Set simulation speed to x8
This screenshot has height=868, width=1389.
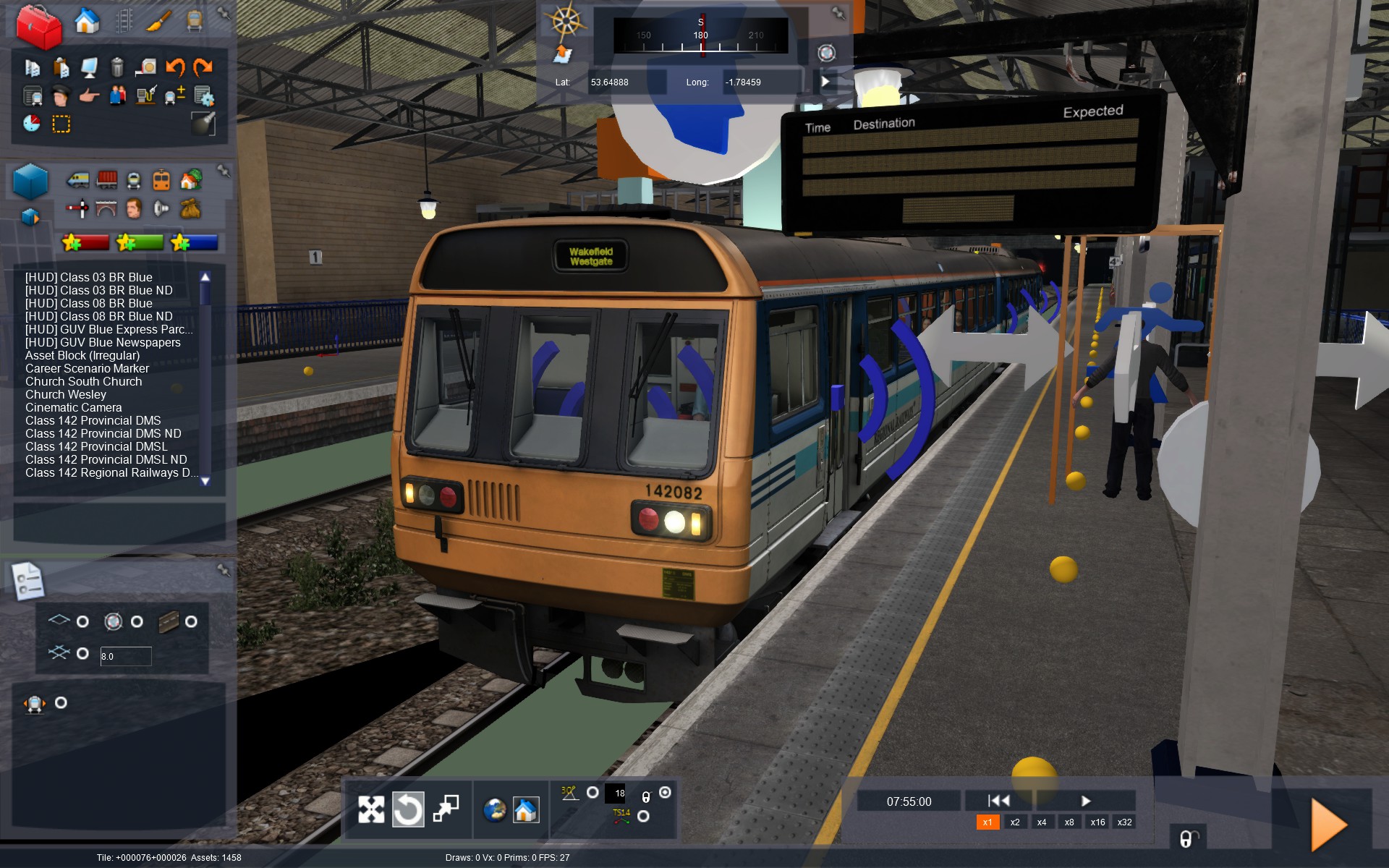1069,822
